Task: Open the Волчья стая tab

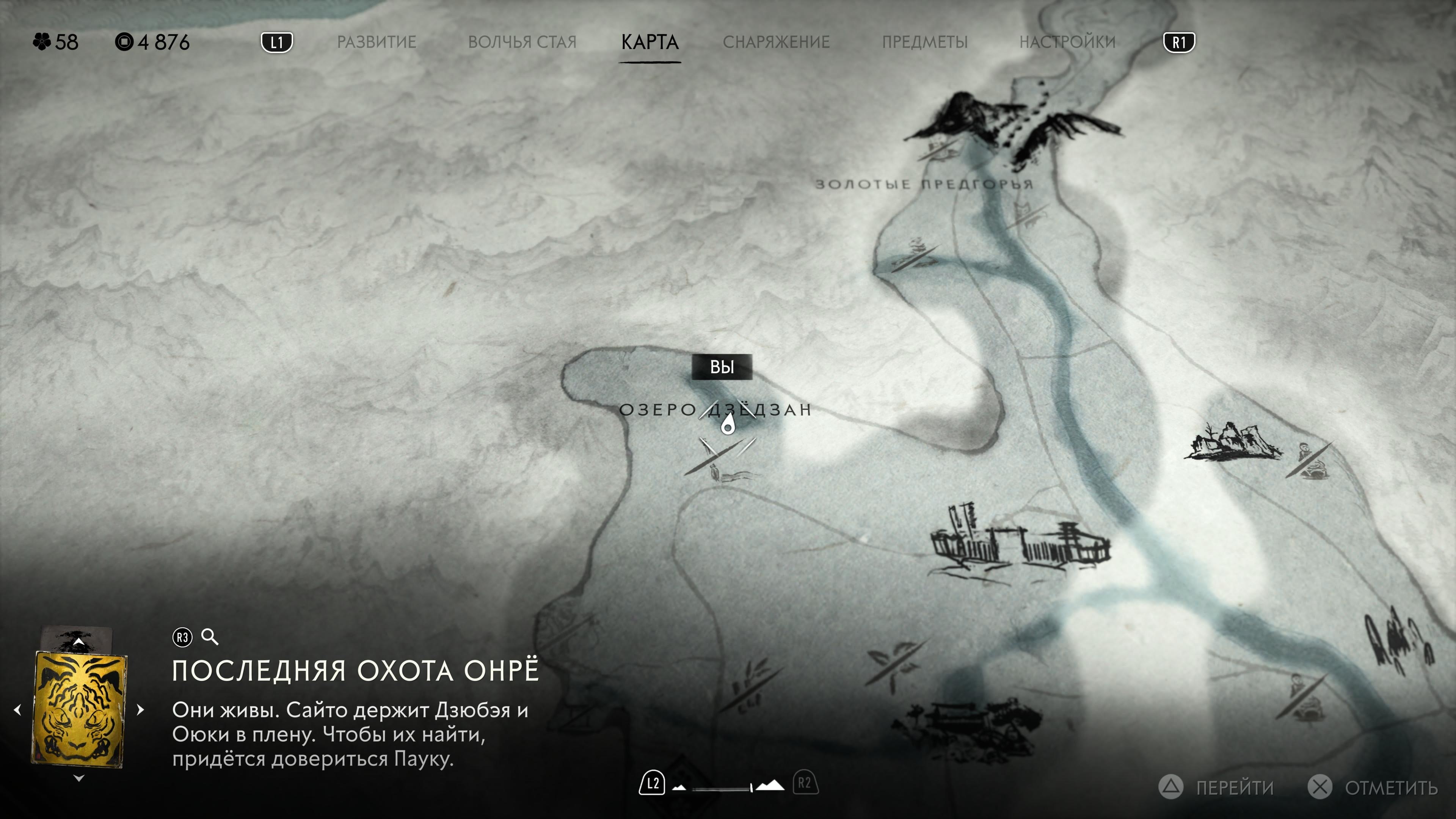Action: click(522, 42)
